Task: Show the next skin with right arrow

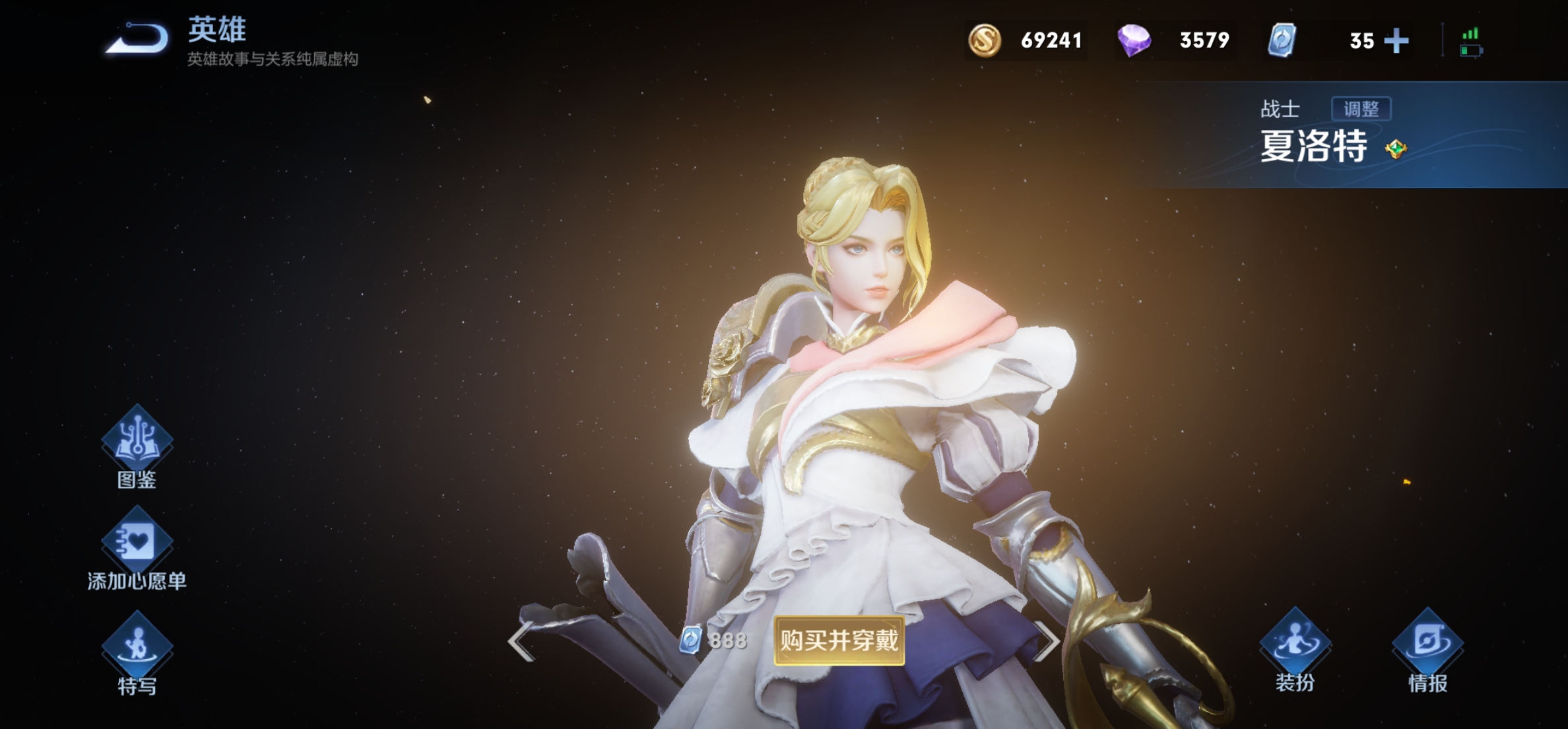Action: (x=1047, y=641)
